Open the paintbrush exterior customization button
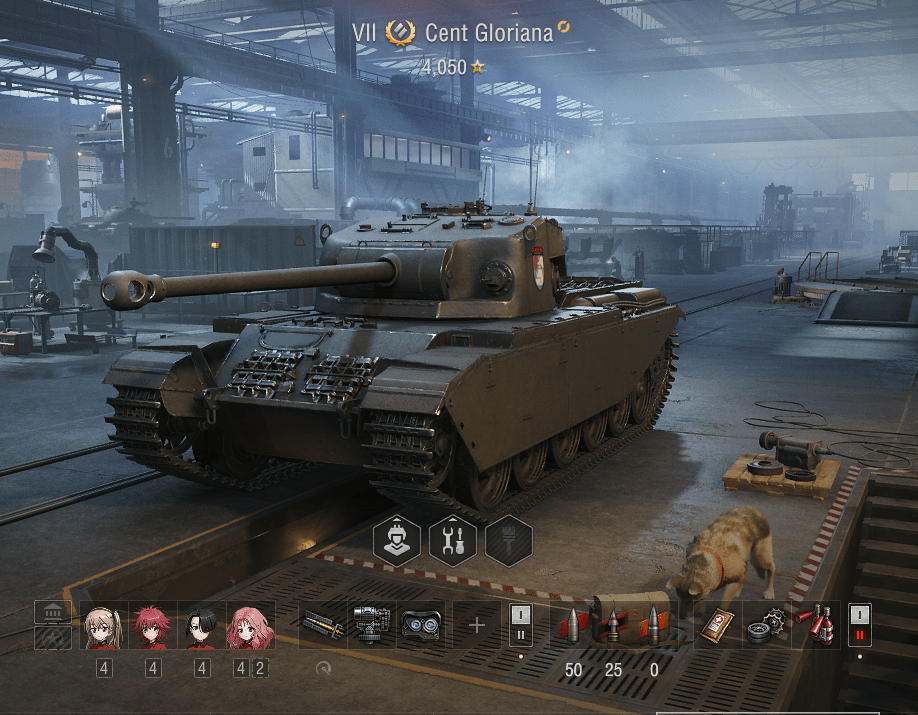 point(509,541)
